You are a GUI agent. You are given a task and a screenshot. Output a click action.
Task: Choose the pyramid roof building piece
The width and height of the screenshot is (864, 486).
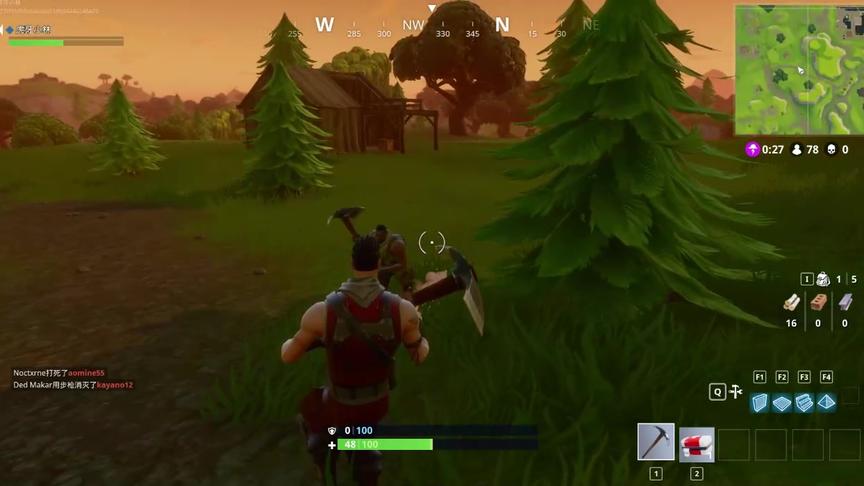(x=826, y=402)
